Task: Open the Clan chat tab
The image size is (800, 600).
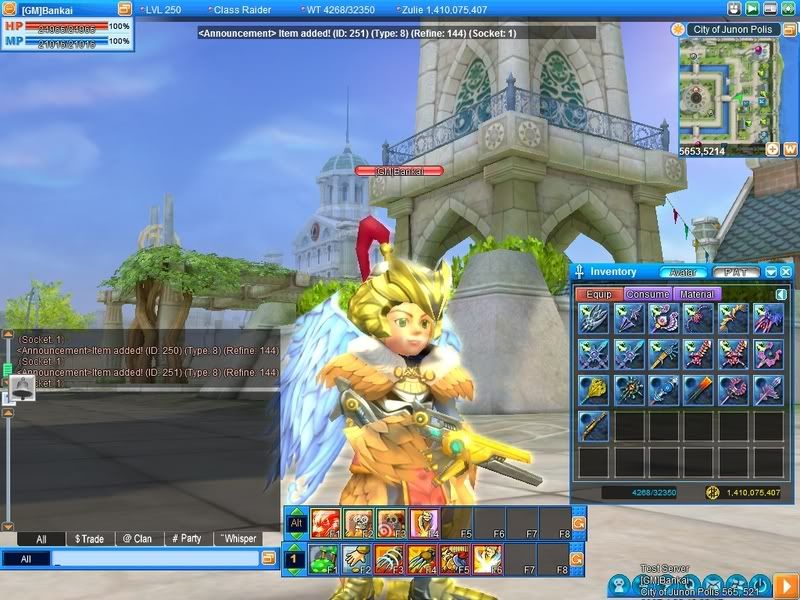Action: [x=136, y=538]
